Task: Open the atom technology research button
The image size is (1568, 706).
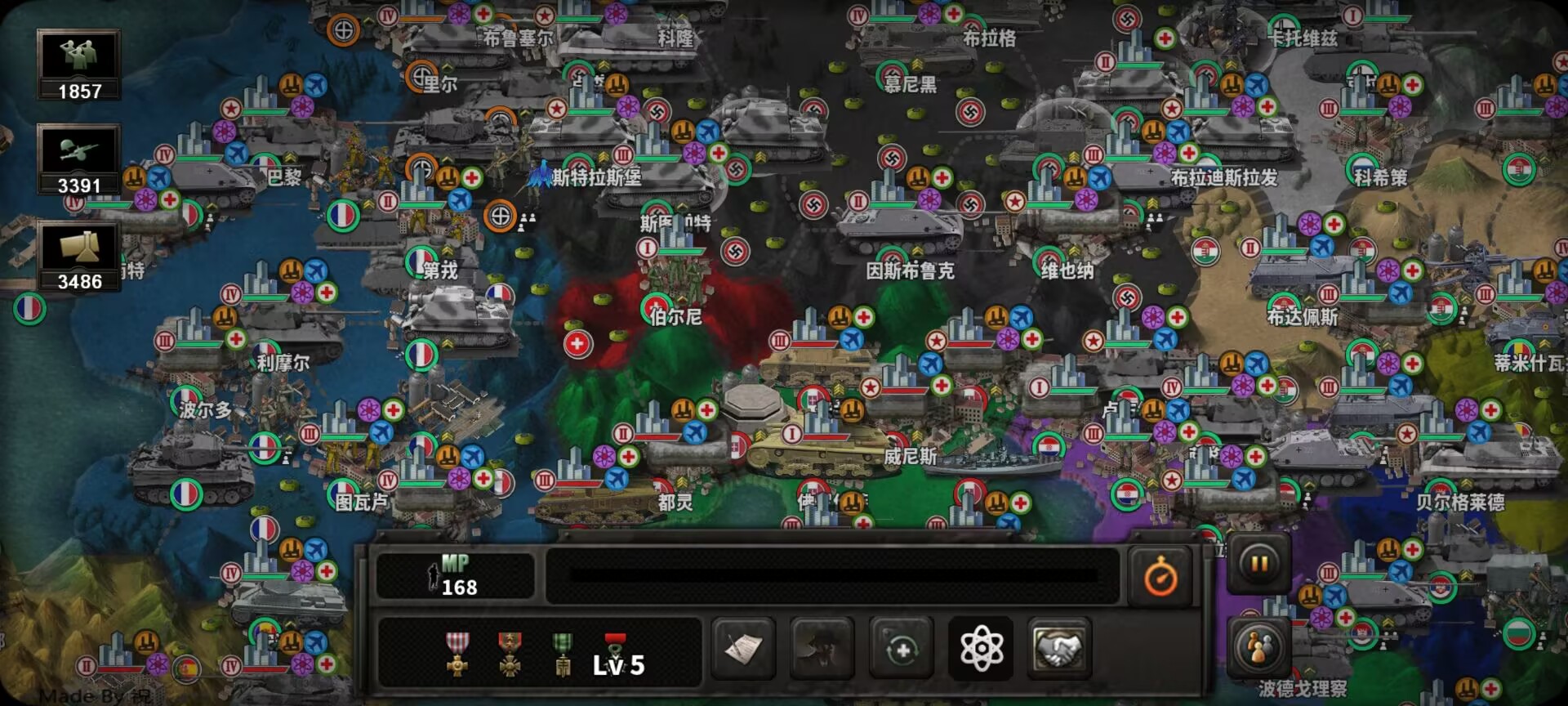Action: [x=981, y=650]
